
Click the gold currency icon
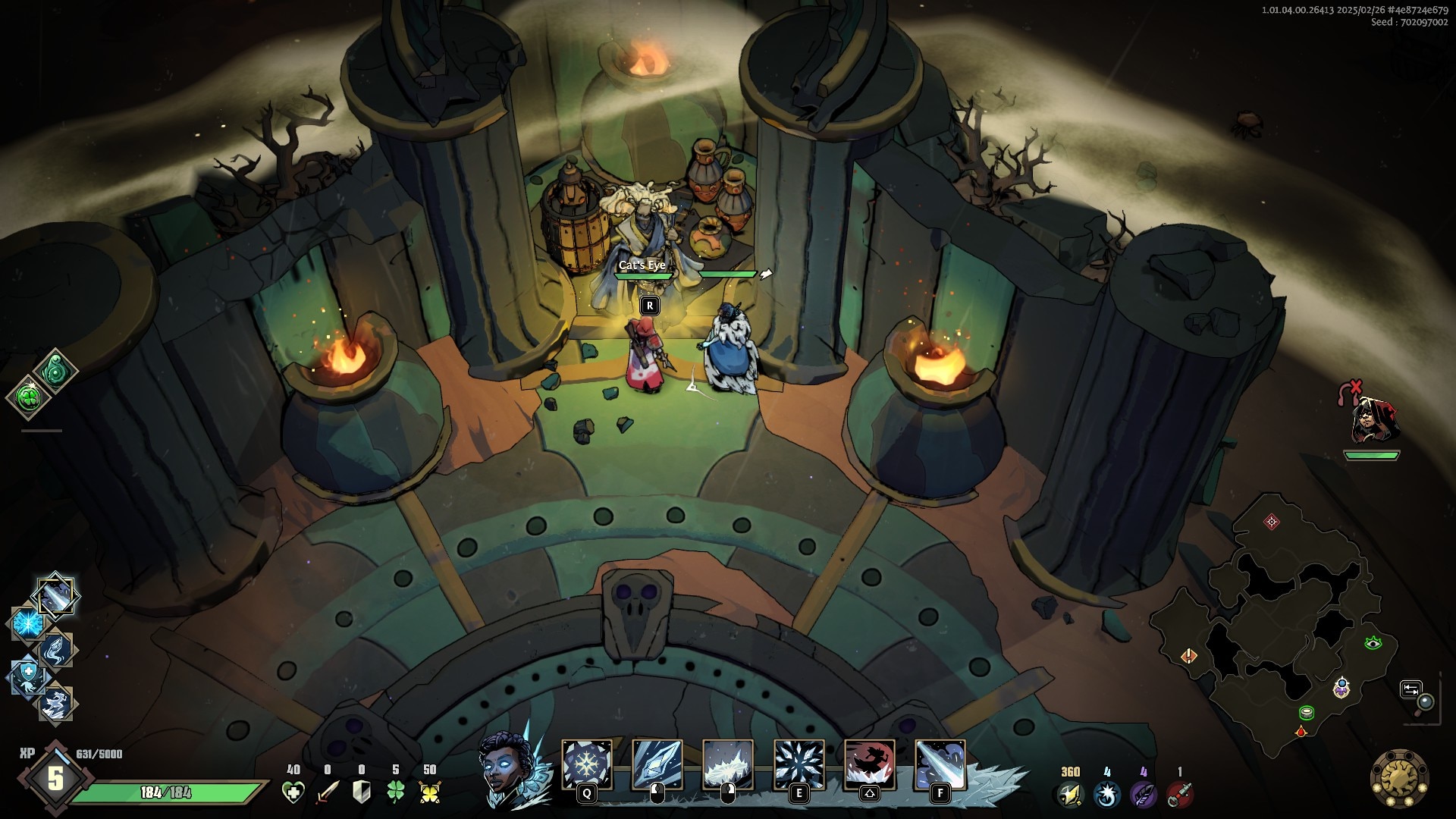1069,794
